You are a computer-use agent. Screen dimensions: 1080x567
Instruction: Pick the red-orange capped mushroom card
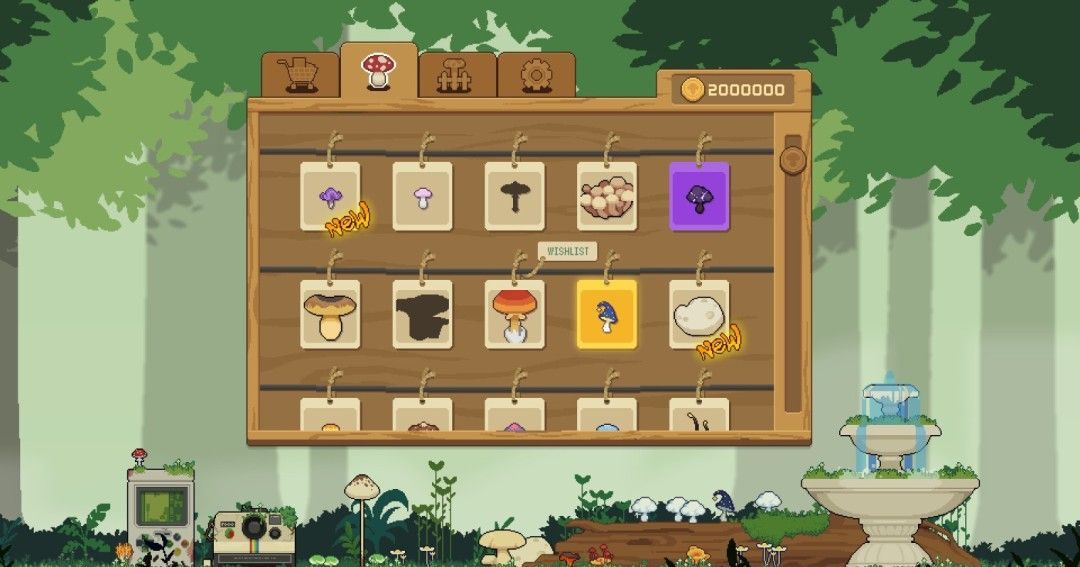(x=514, y=314)
